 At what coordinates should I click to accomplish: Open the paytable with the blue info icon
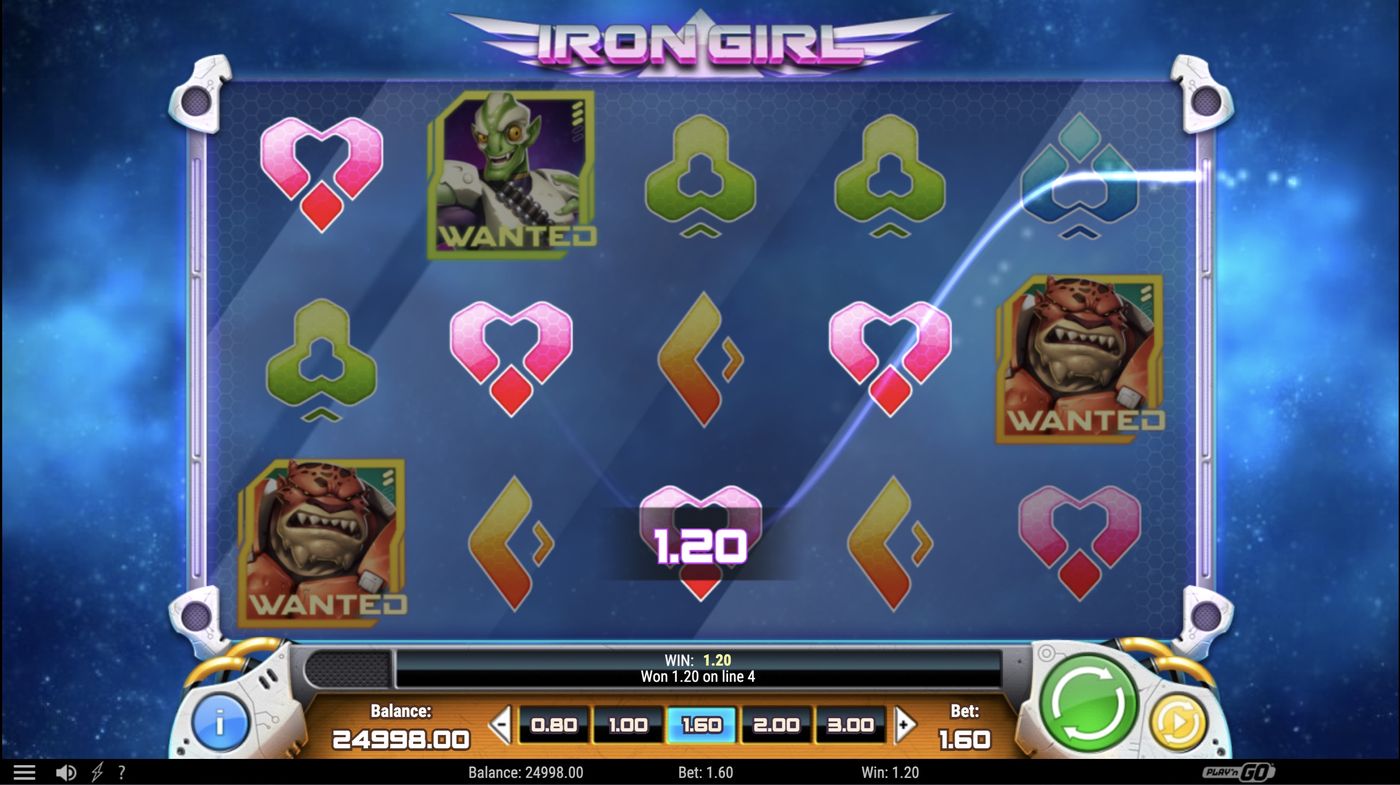point(219,724)
